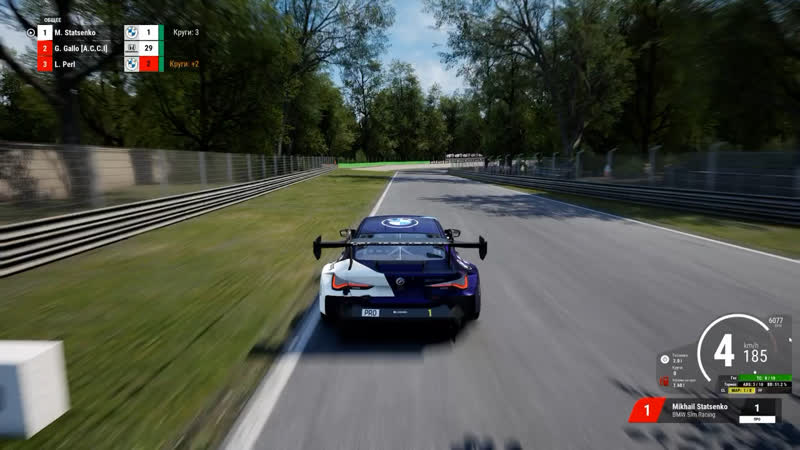Click the play icon beside M. Statsenko
Viewport: 800px width, 450px height.
(31, 32)
